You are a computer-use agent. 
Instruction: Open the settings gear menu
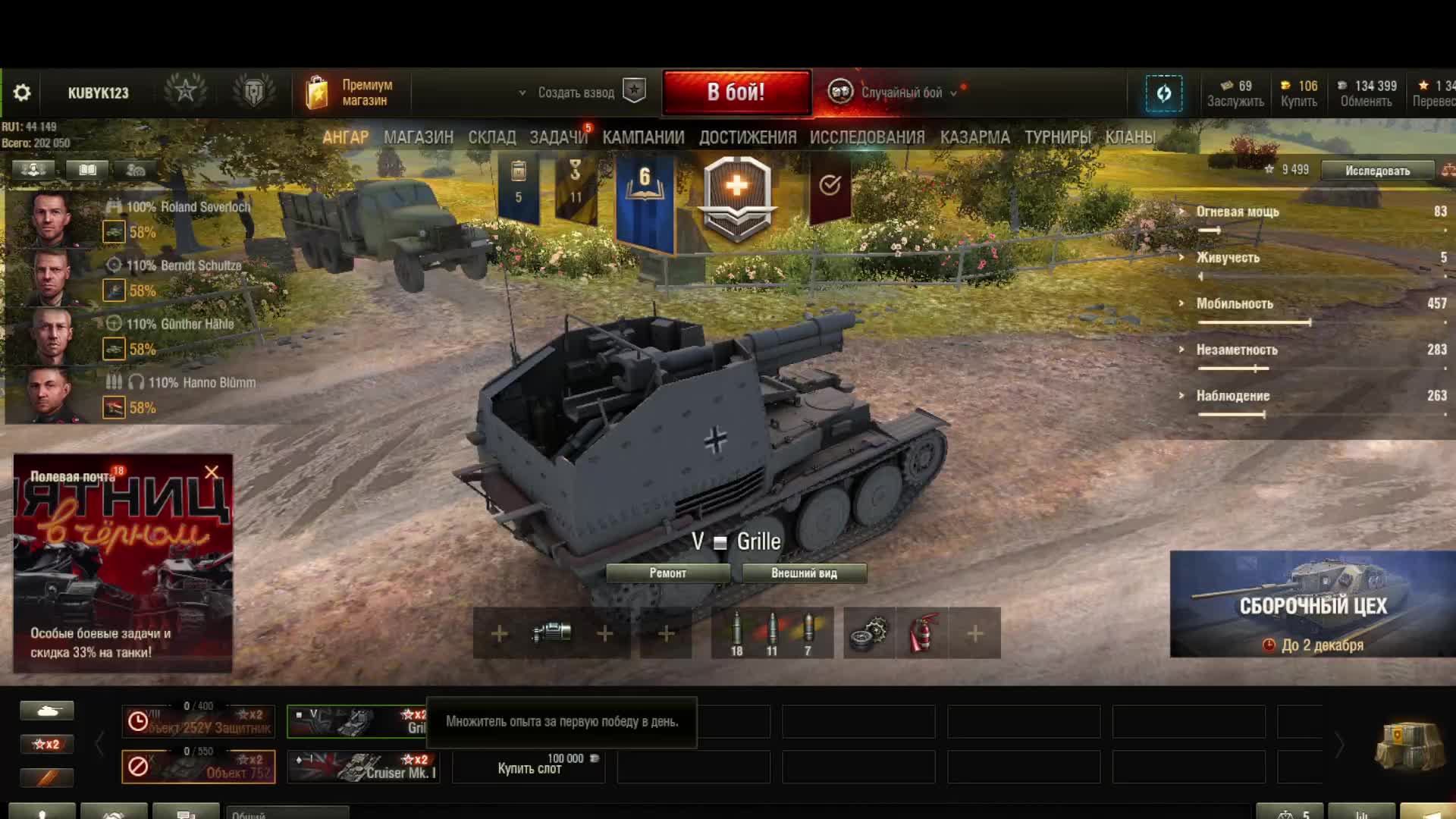pyautogui.click(x=22, y=93)
